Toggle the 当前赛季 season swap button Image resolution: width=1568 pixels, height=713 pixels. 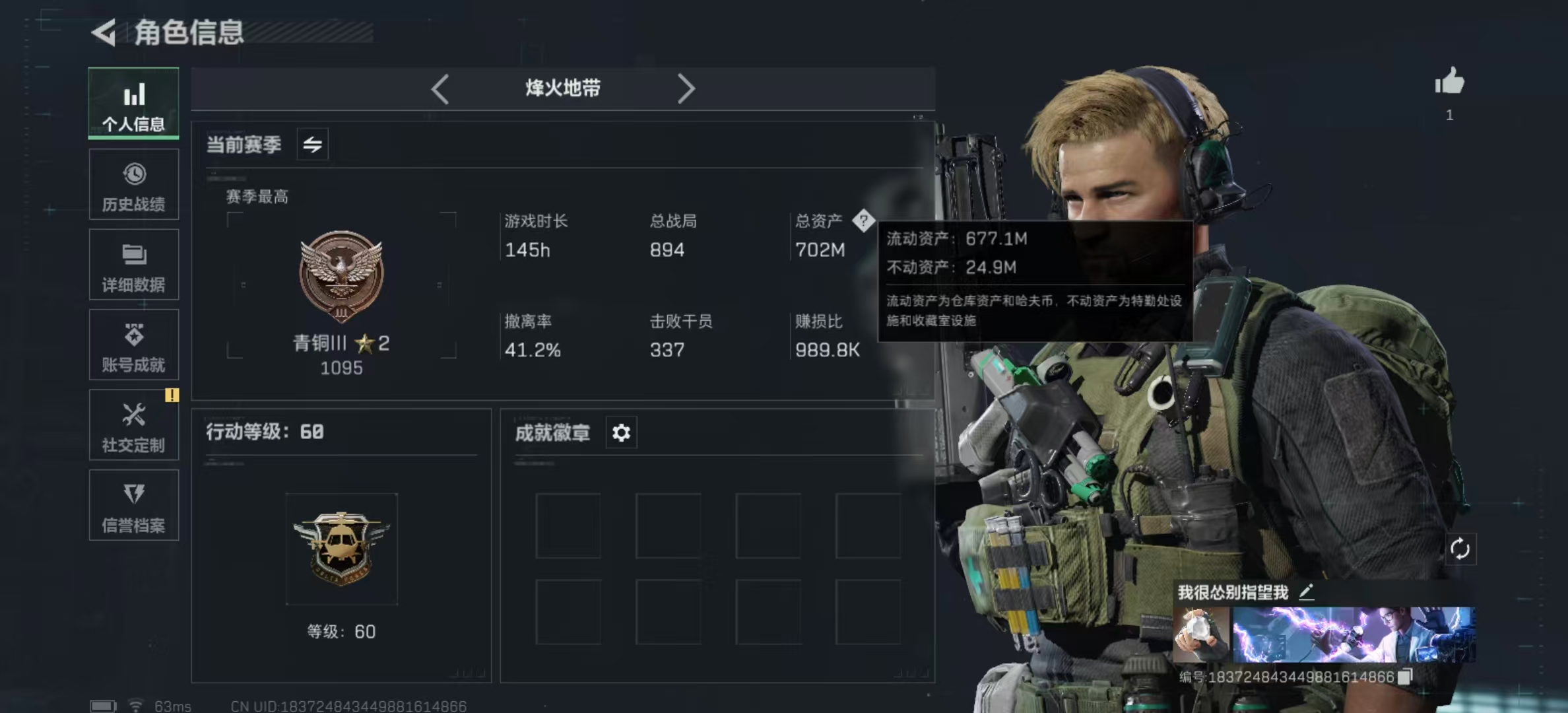(313, 144)
